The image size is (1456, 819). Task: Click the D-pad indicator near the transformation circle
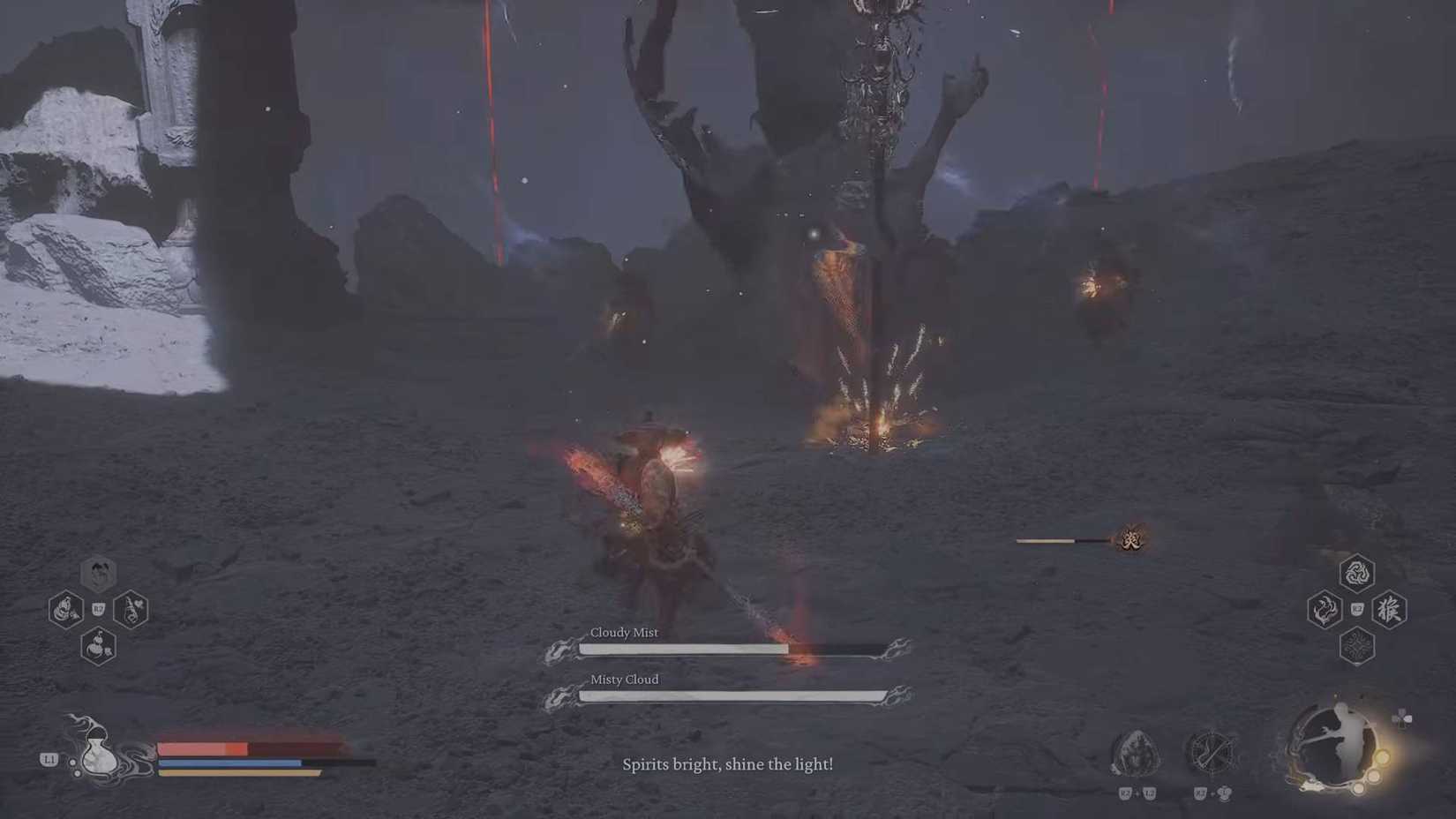[1404, 717]
